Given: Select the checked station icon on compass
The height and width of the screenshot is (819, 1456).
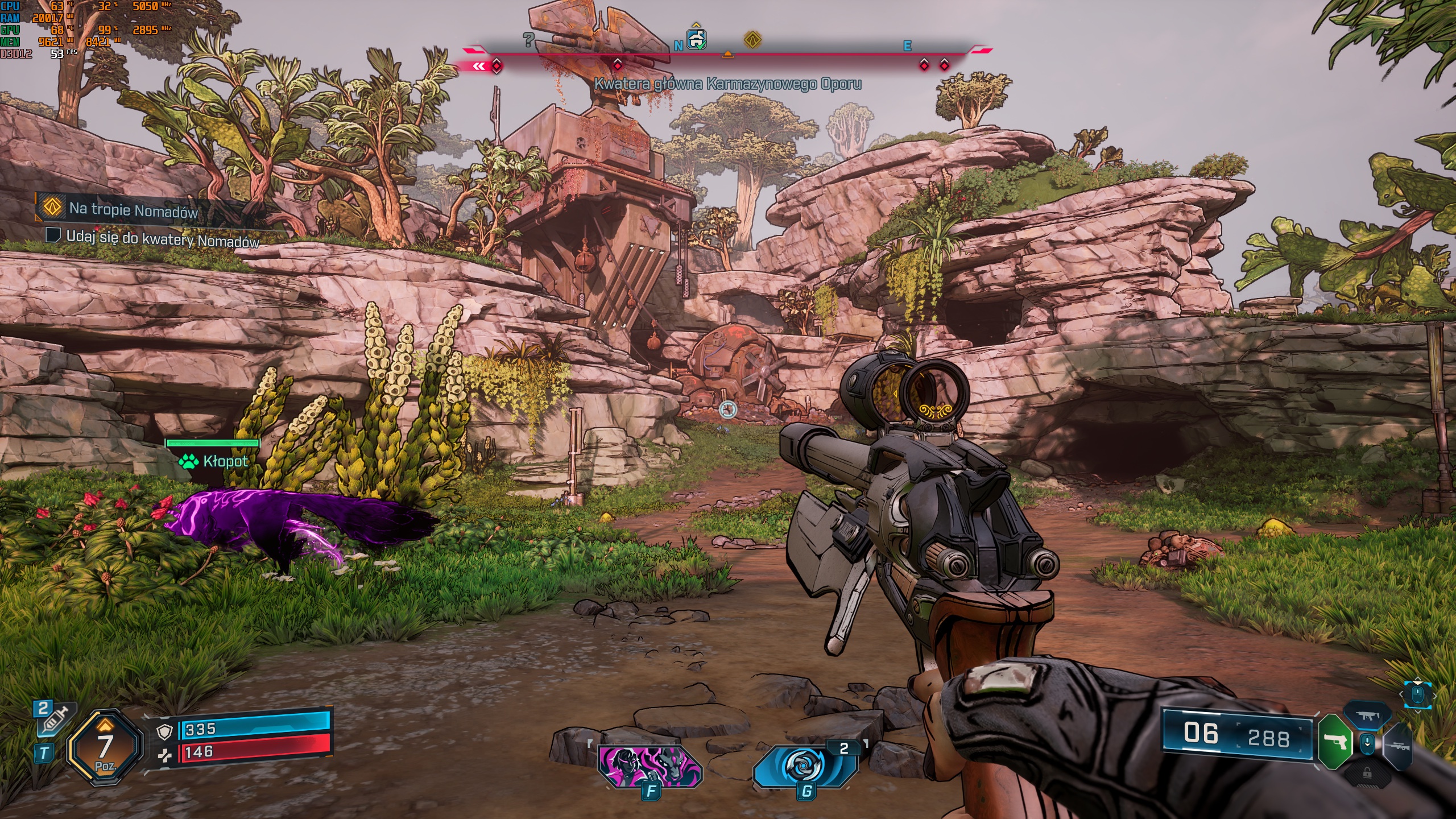Looking at the screenshot, I should pyautogui.click(x=697, y=39).
